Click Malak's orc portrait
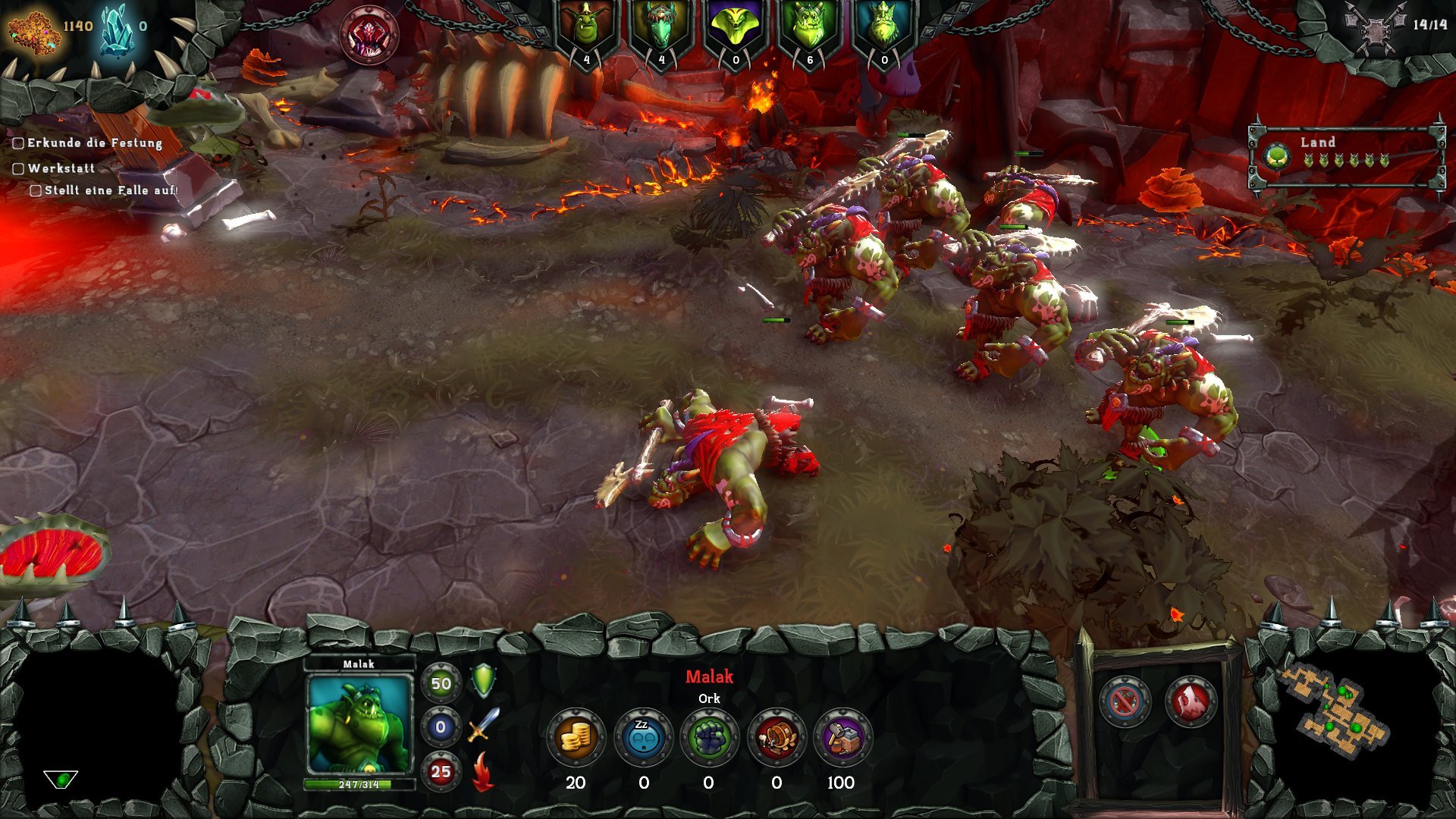The width and height of the screenshot is (1456, 819). 359,726
